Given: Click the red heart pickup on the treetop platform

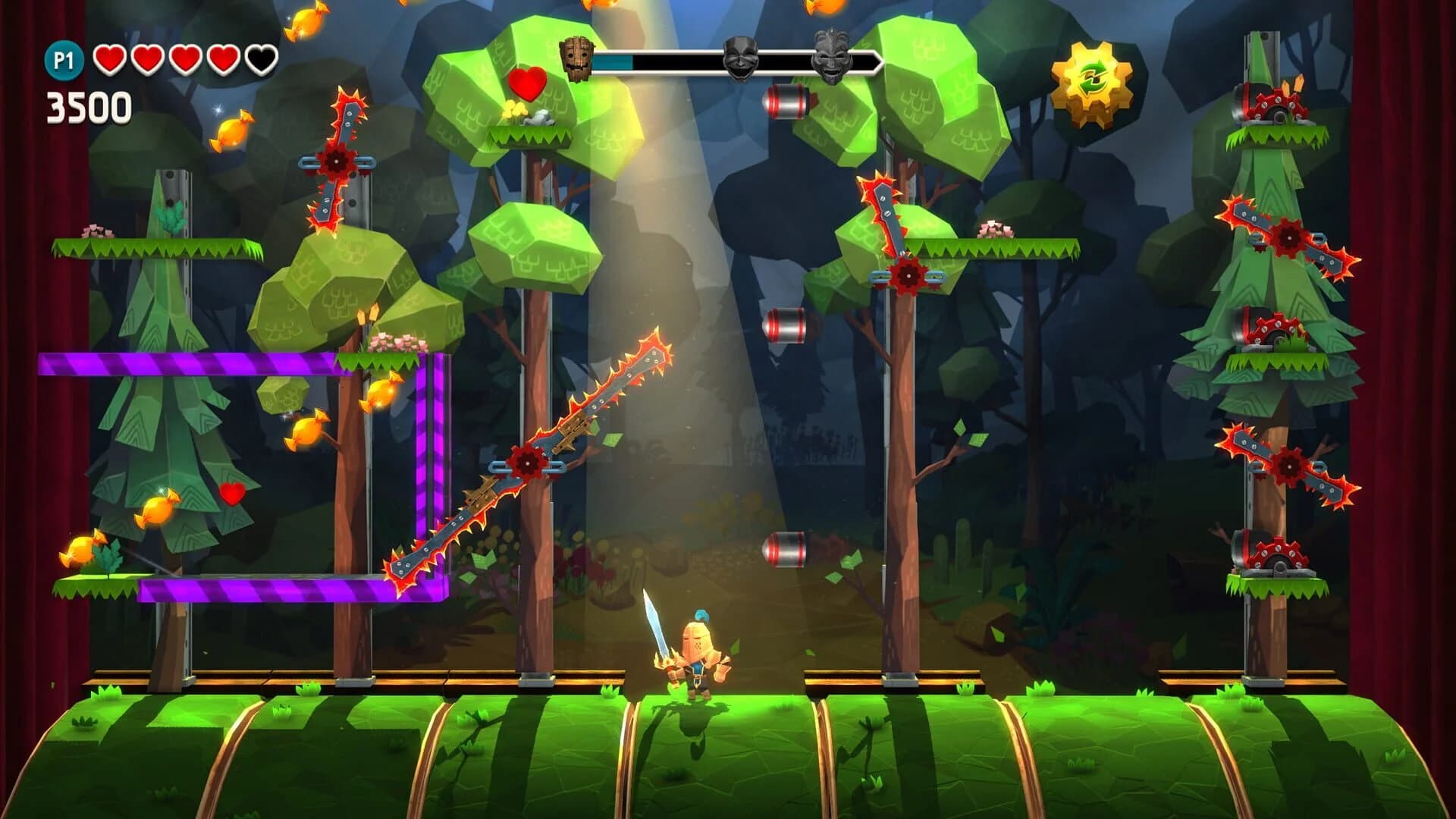Looking at the screenshot, I should click(529, 83).
